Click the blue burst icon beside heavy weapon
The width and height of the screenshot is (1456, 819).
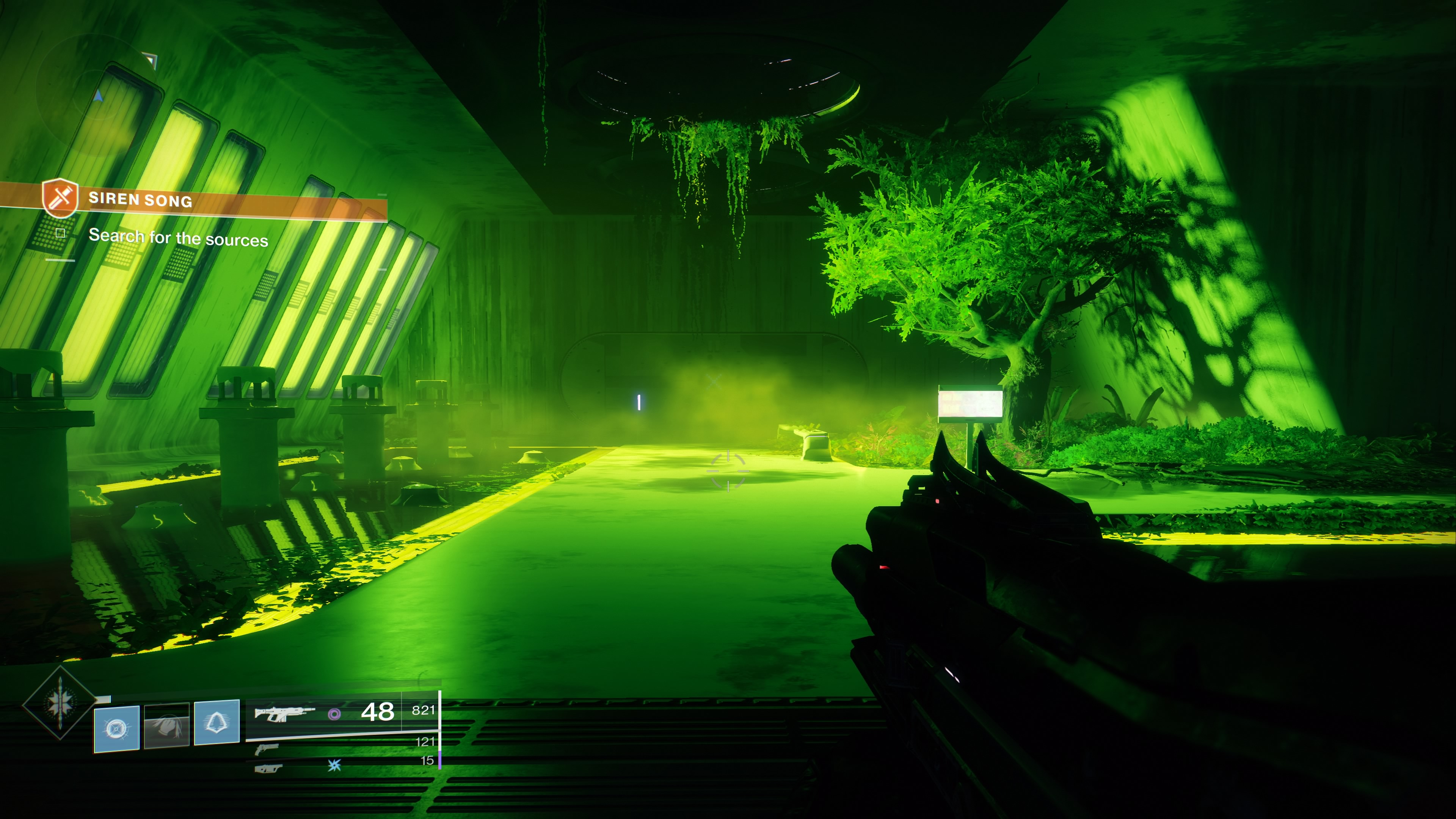point(334,765)
